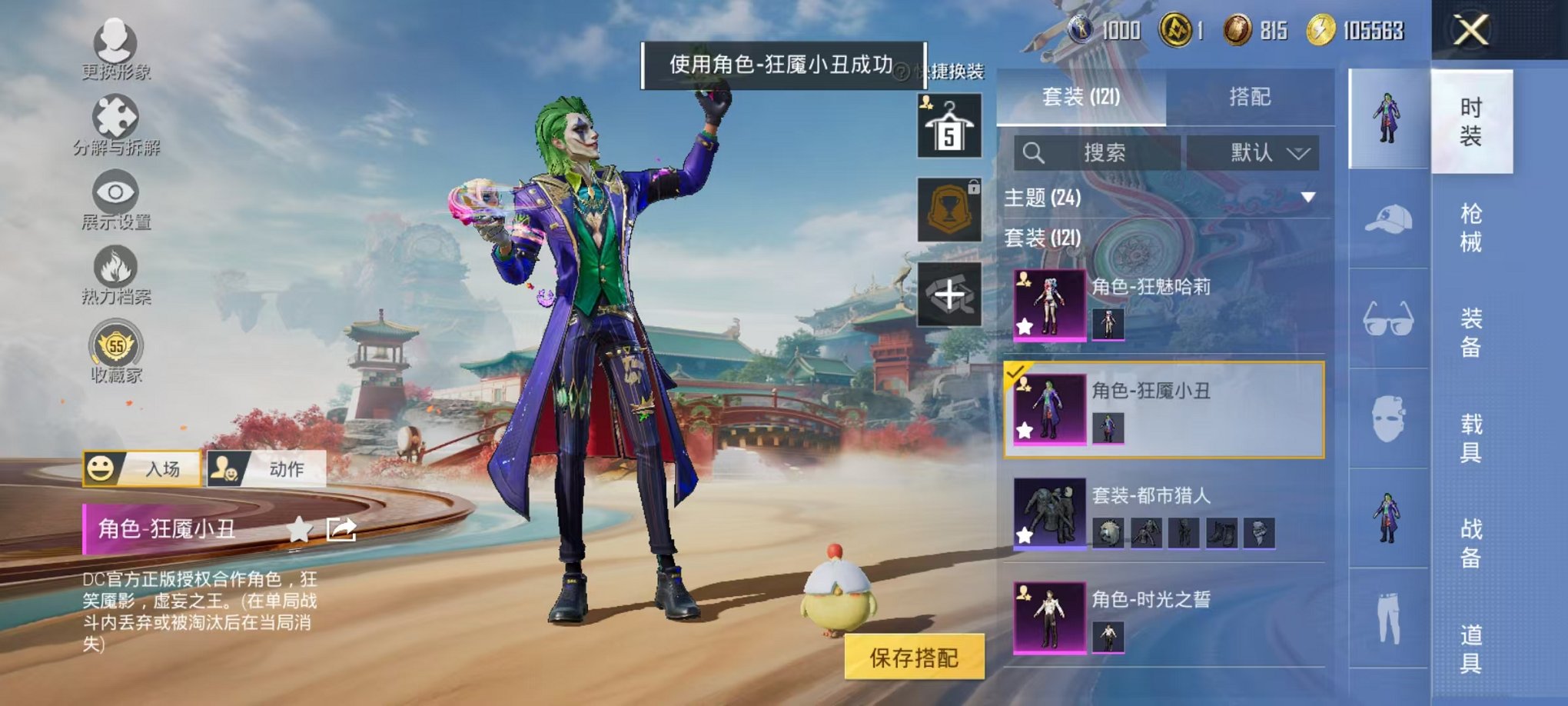Image resolution: width=1568 pixels, height=706 pixels.
Task: Collapse the 主题 (24) section
Action: (x=1308, y=196)
